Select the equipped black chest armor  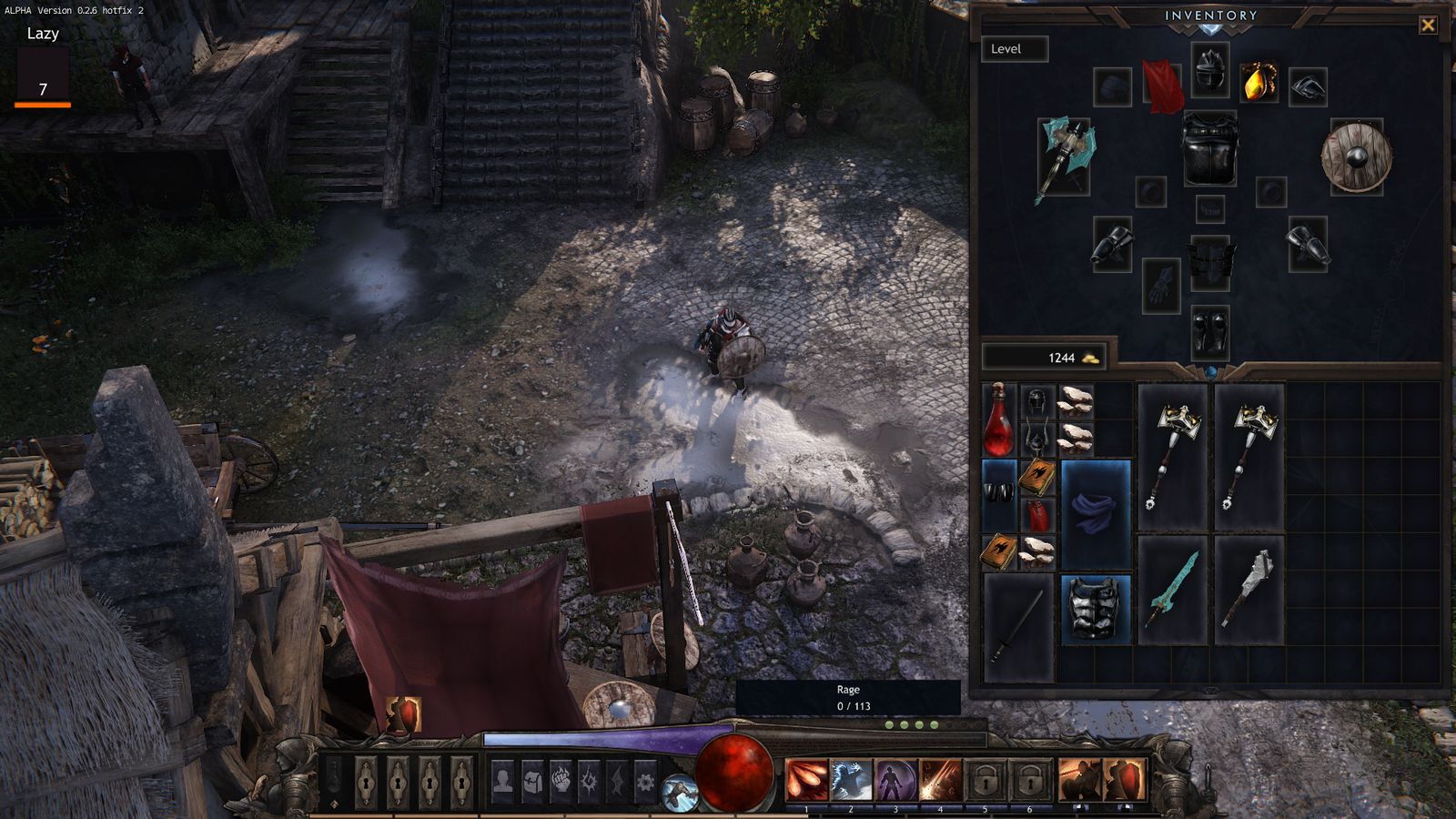pyautogui.click(x=1209, y=148)
